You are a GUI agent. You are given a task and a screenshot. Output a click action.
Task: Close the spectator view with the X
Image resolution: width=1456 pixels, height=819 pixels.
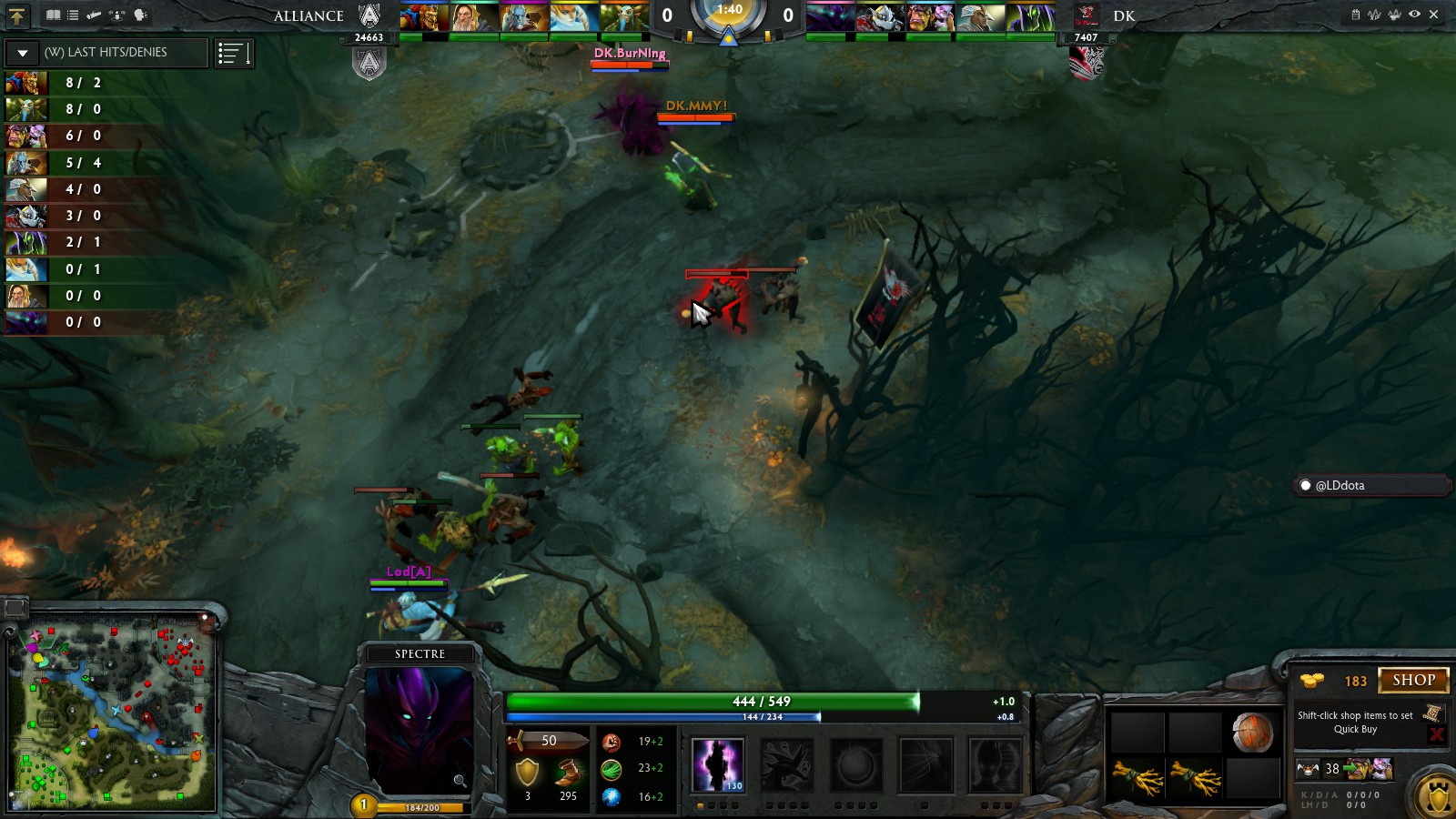(1434, 15)
